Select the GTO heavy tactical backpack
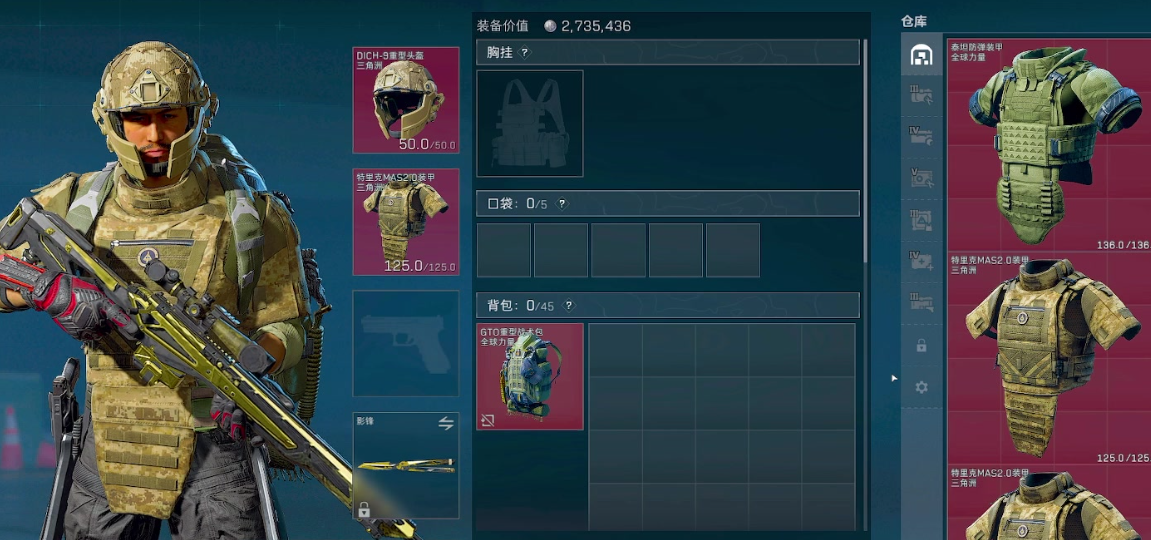The height and width of the screenshot is (540, 1151). 530,376
